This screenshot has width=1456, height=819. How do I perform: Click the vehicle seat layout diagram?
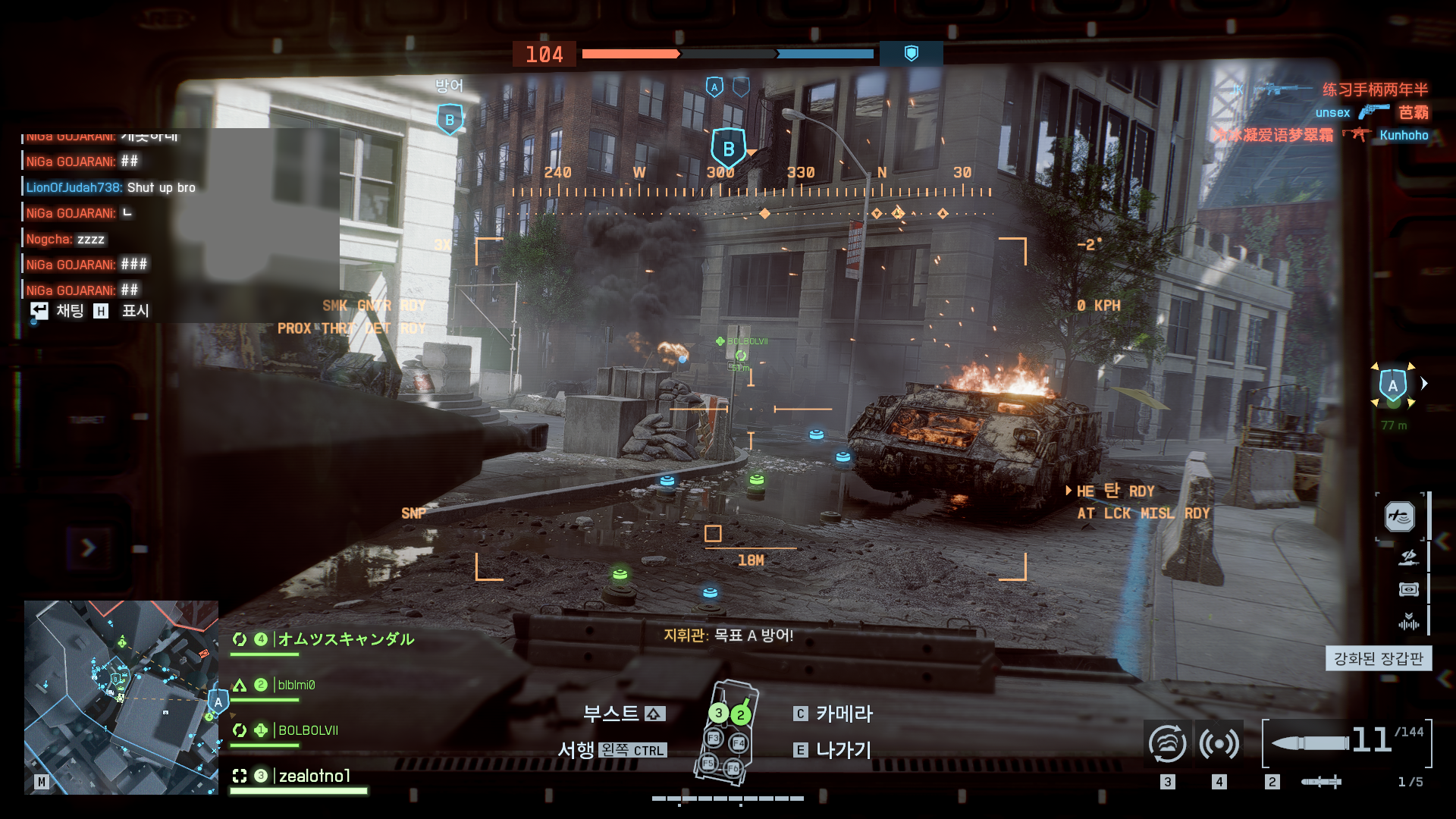[726, 732]
